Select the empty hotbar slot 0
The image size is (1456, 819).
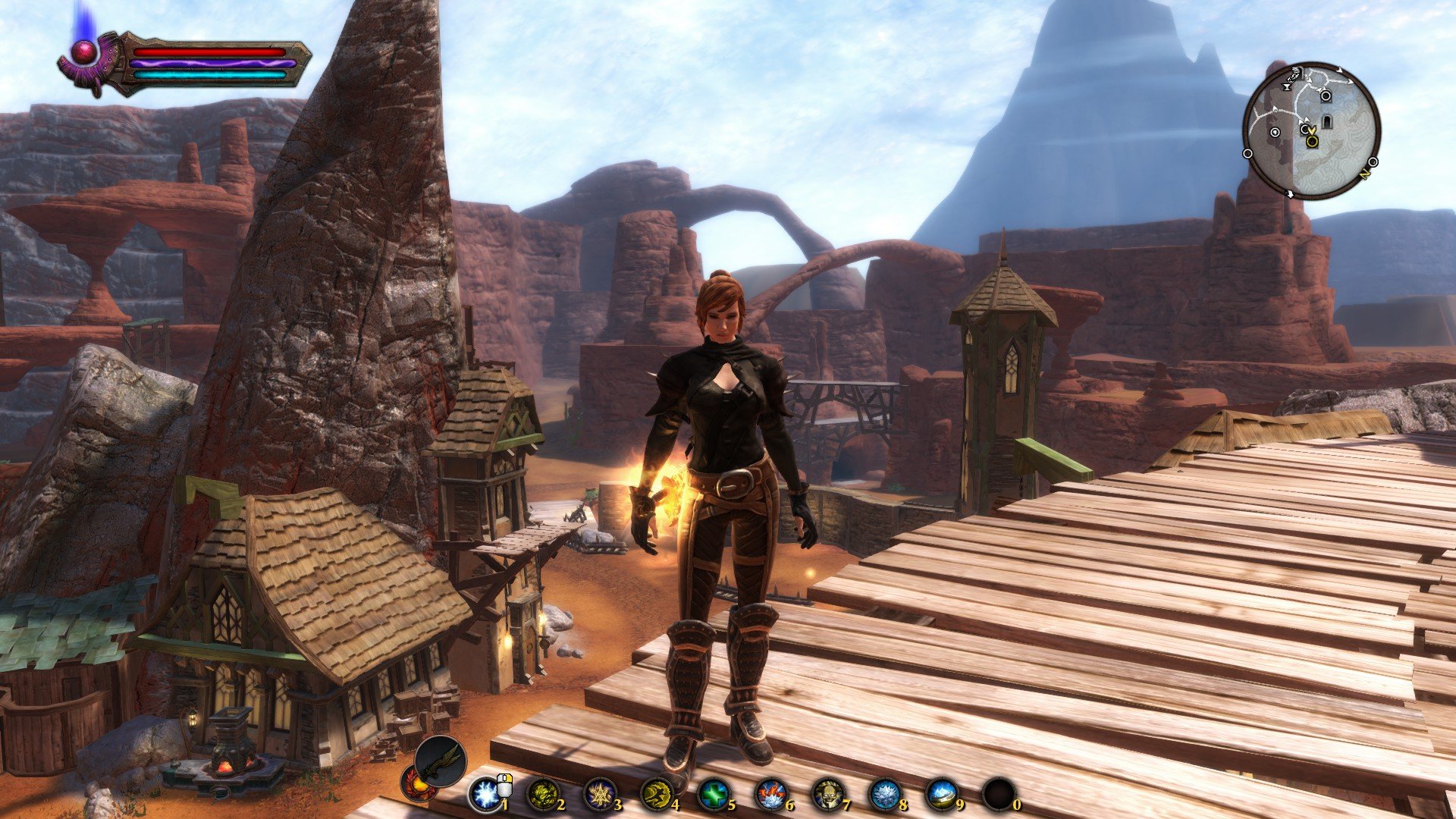point(999,795)
